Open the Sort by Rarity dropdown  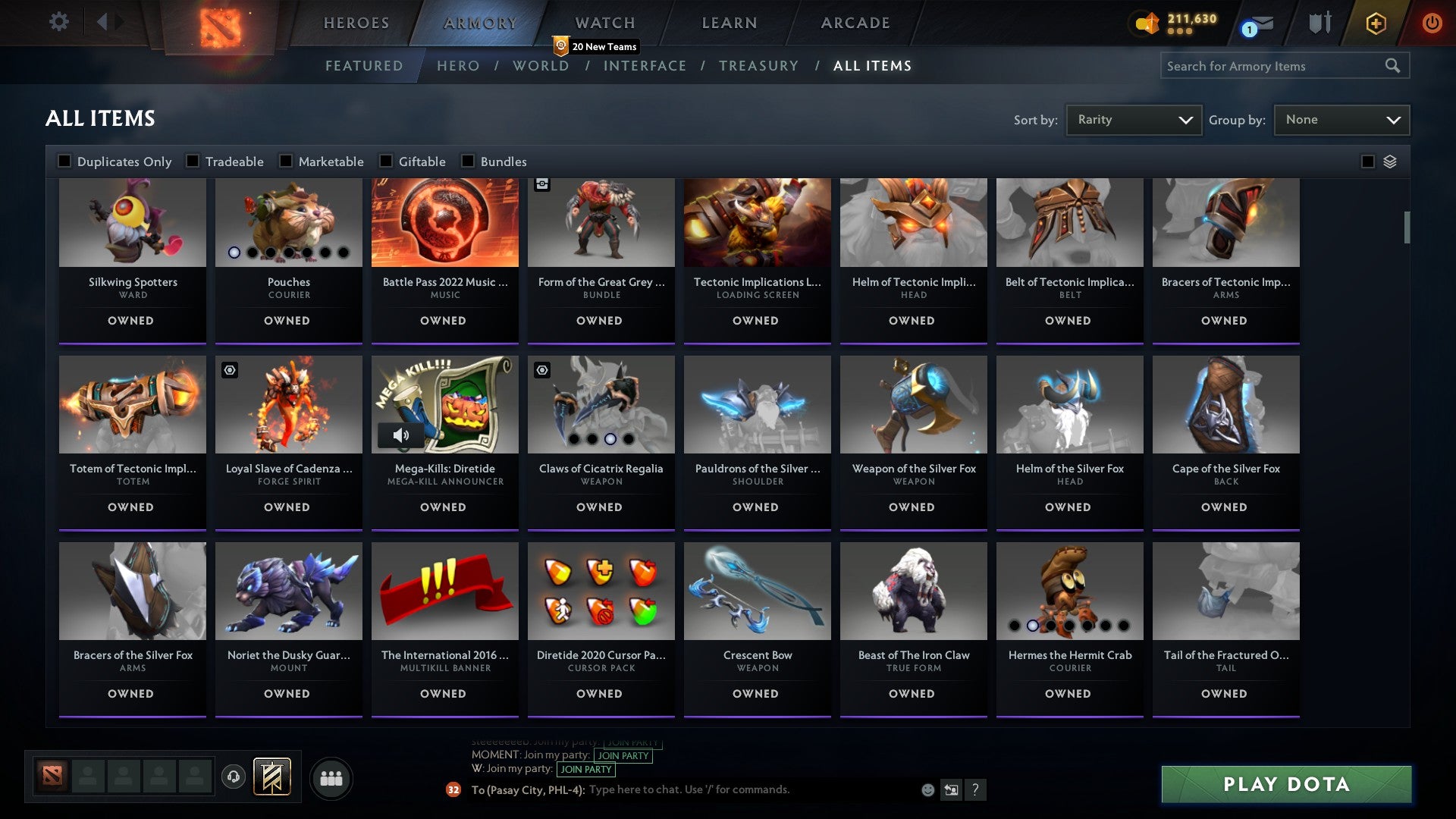coord(1132,119)
